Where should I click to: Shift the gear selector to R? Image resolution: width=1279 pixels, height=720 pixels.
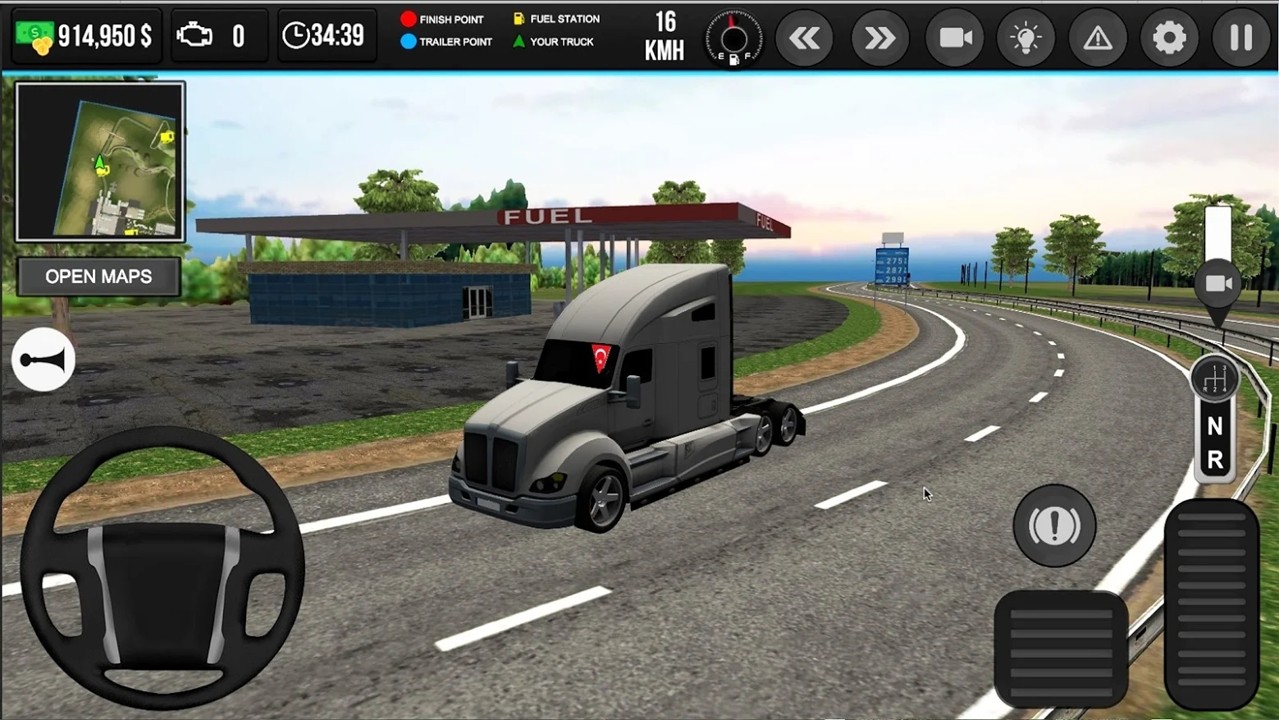tap(1215, 460)
